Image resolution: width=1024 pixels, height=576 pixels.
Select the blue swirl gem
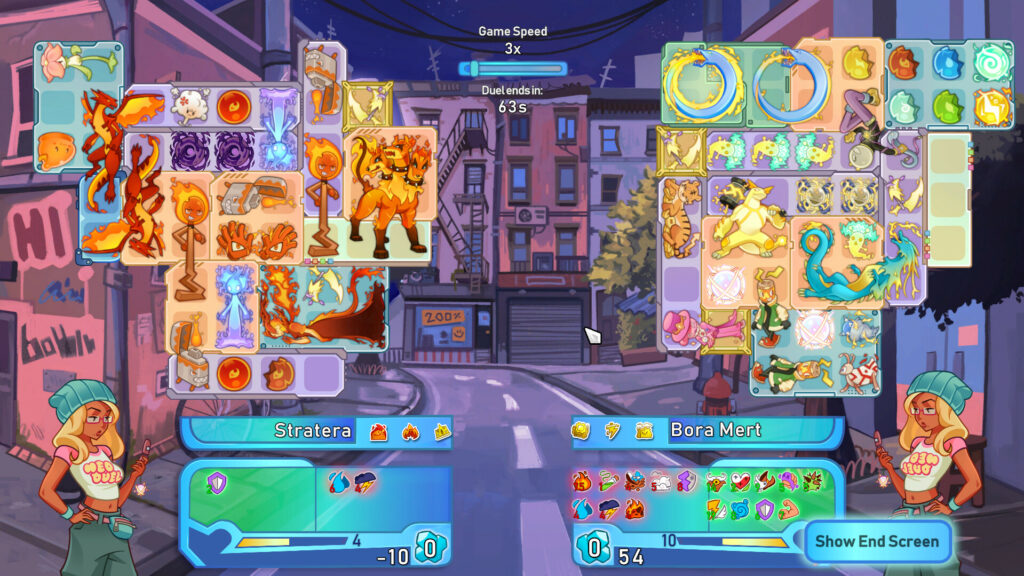(x=991, y=62)
